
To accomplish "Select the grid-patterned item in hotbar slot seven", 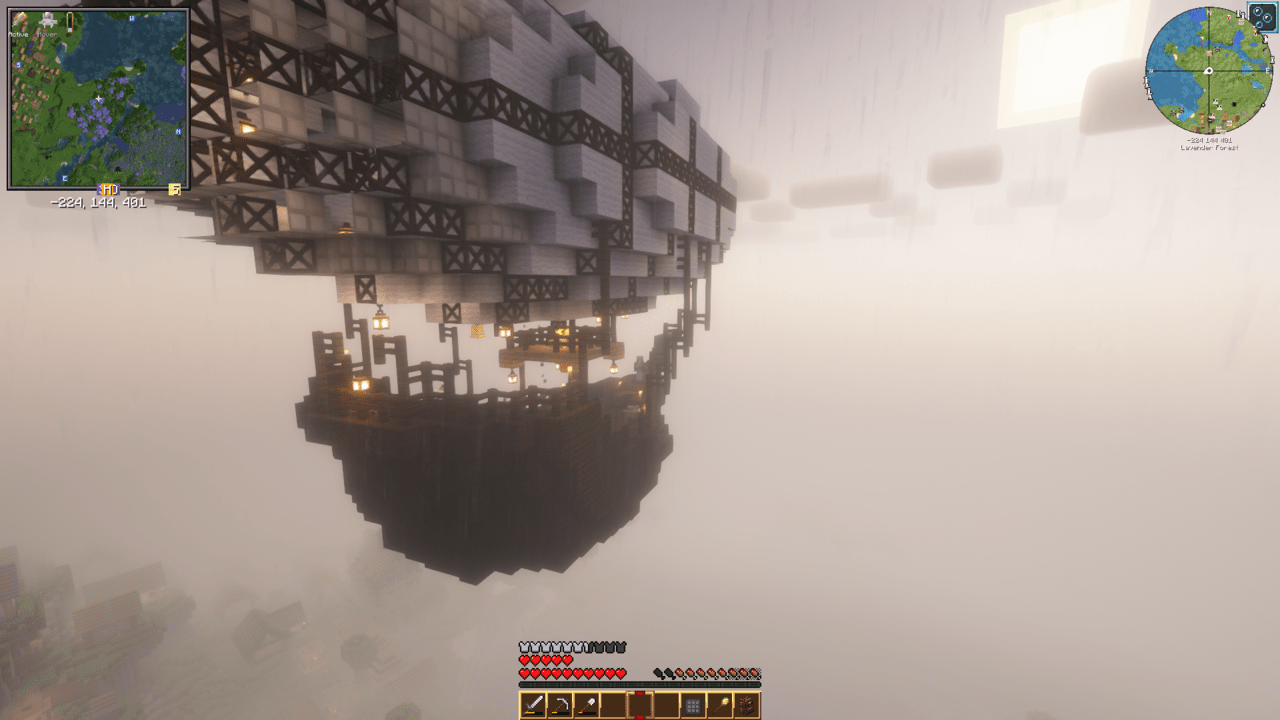I will click(693, 705).
